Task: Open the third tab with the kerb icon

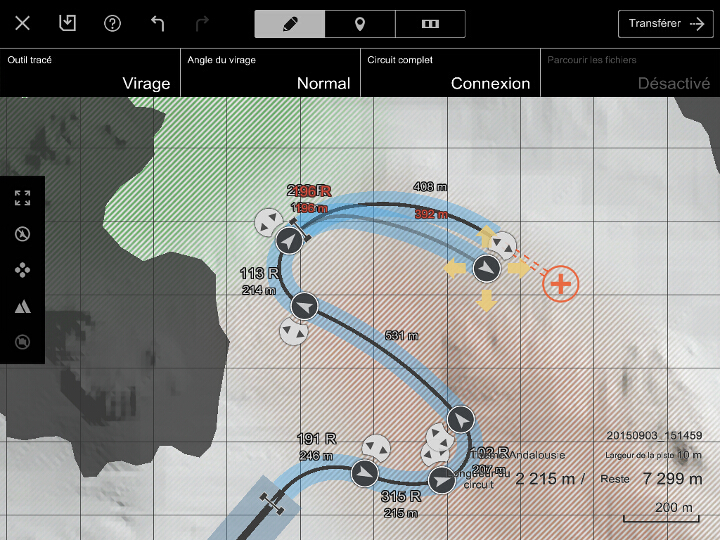Action: pyautogui.click(x=430, y=24)
